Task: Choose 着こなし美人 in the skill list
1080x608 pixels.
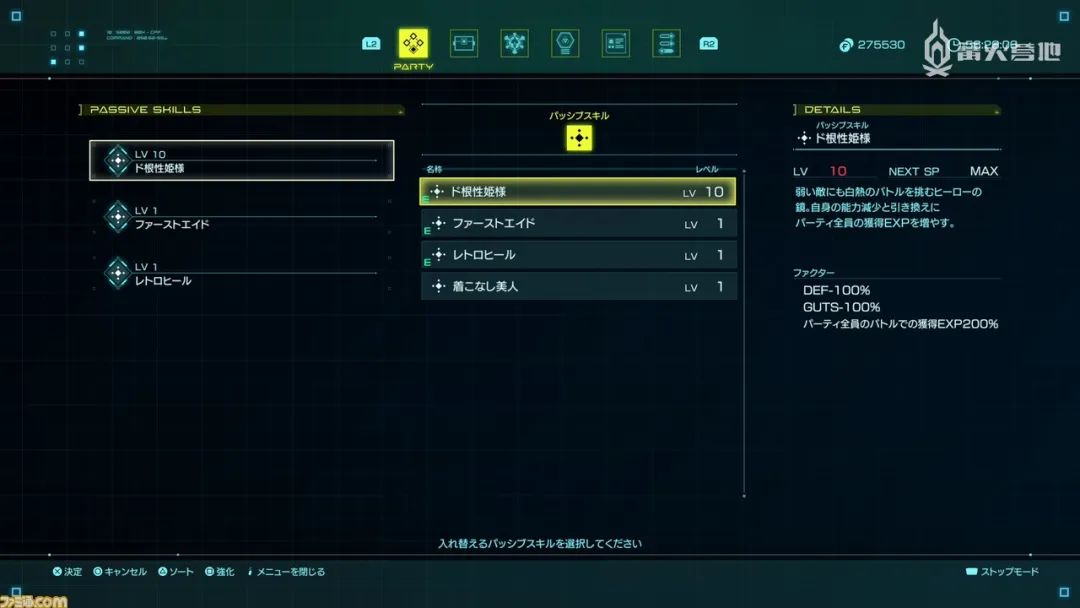Action: (x=578, y=287)
